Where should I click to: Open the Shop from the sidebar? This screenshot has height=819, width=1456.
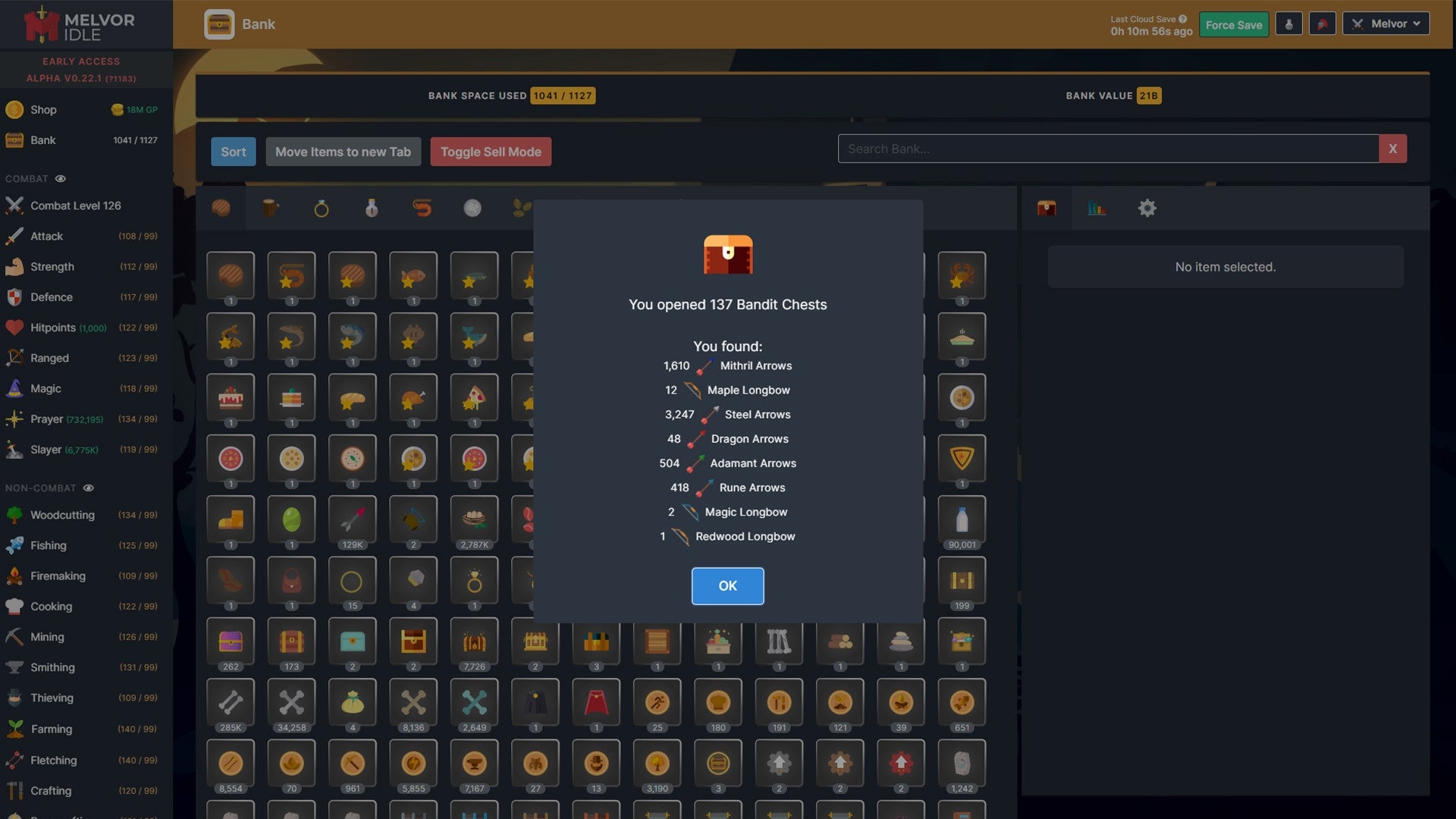(x=43, y=109)
